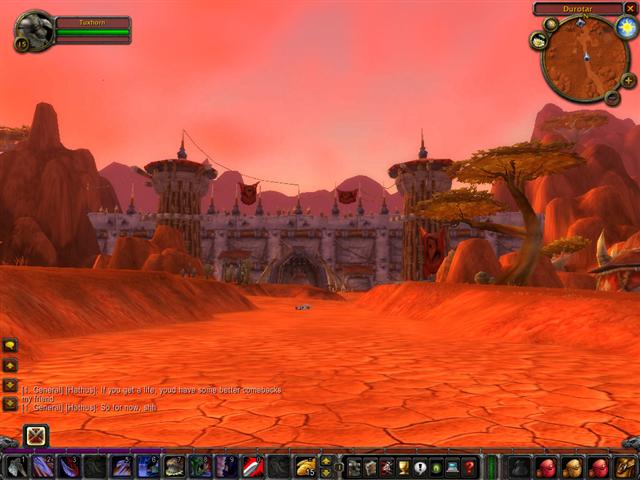Open the character info micro button
The width and height of the screenshot is (640, 480).
pyautogui.click(x=354, y=467)
